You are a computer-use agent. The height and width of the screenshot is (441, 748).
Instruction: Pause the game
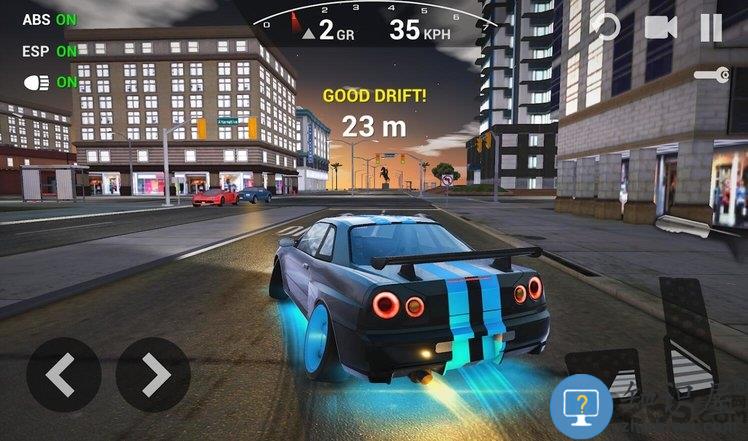pos(711,27)
